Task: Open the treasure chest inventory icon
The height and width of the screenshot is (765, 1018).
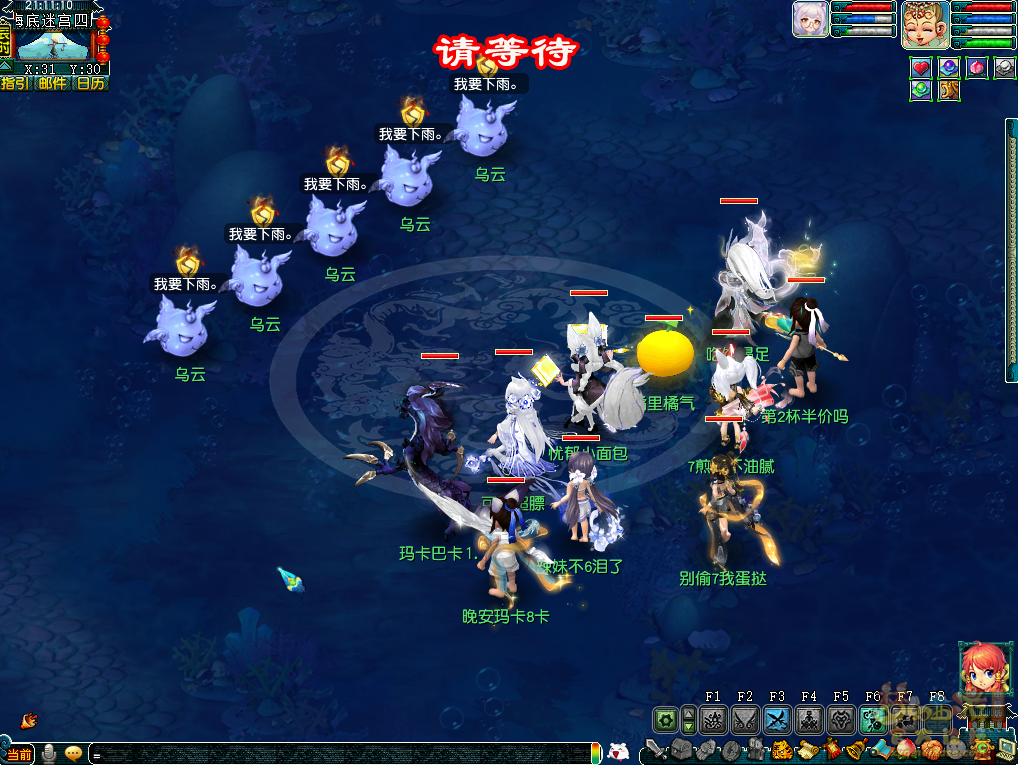Action: pyautogui.click(x=681, y=749)
